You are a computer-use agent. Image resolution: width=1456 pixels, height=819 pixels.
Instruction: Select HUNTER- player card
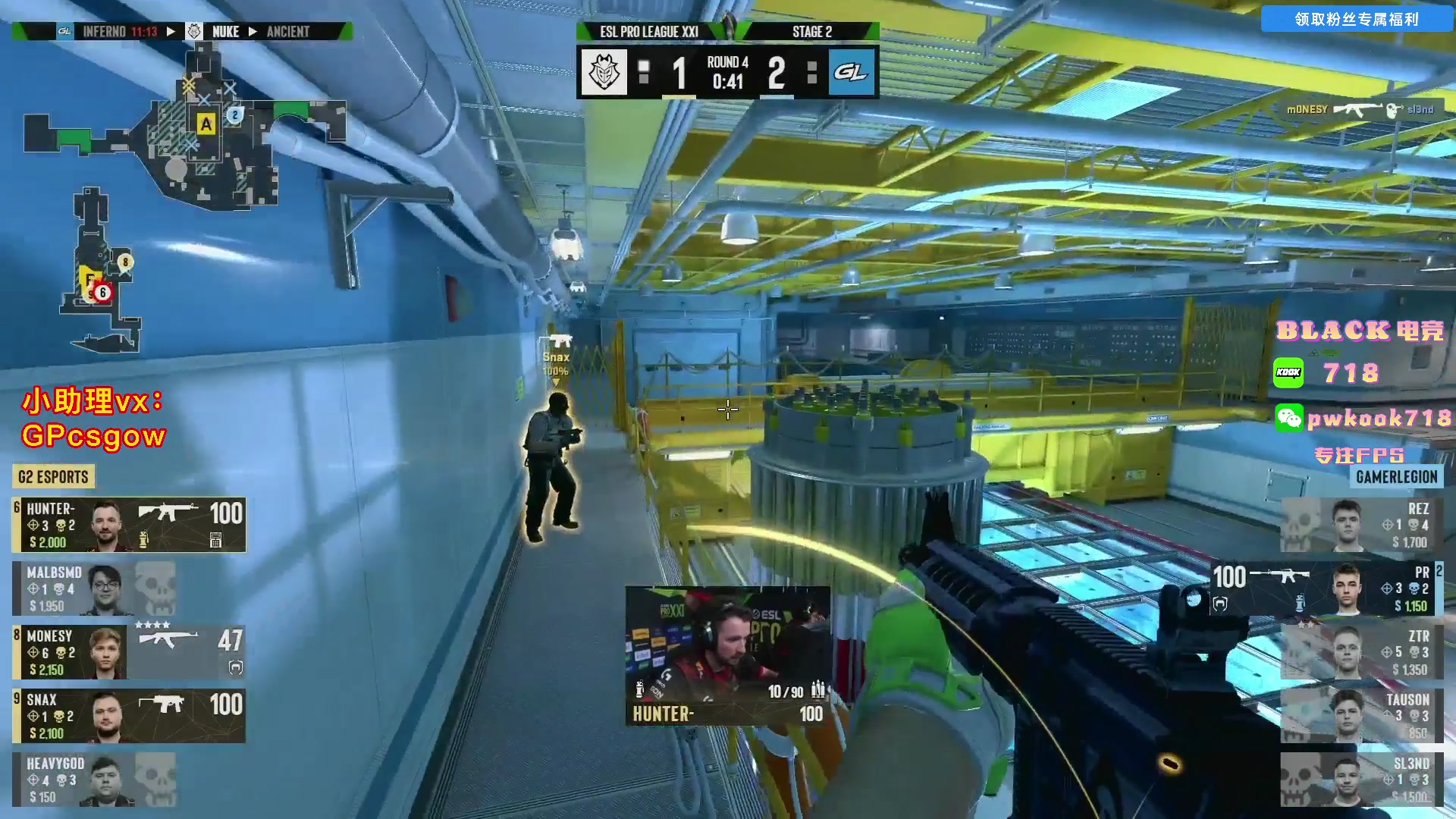tap(129, 525)
